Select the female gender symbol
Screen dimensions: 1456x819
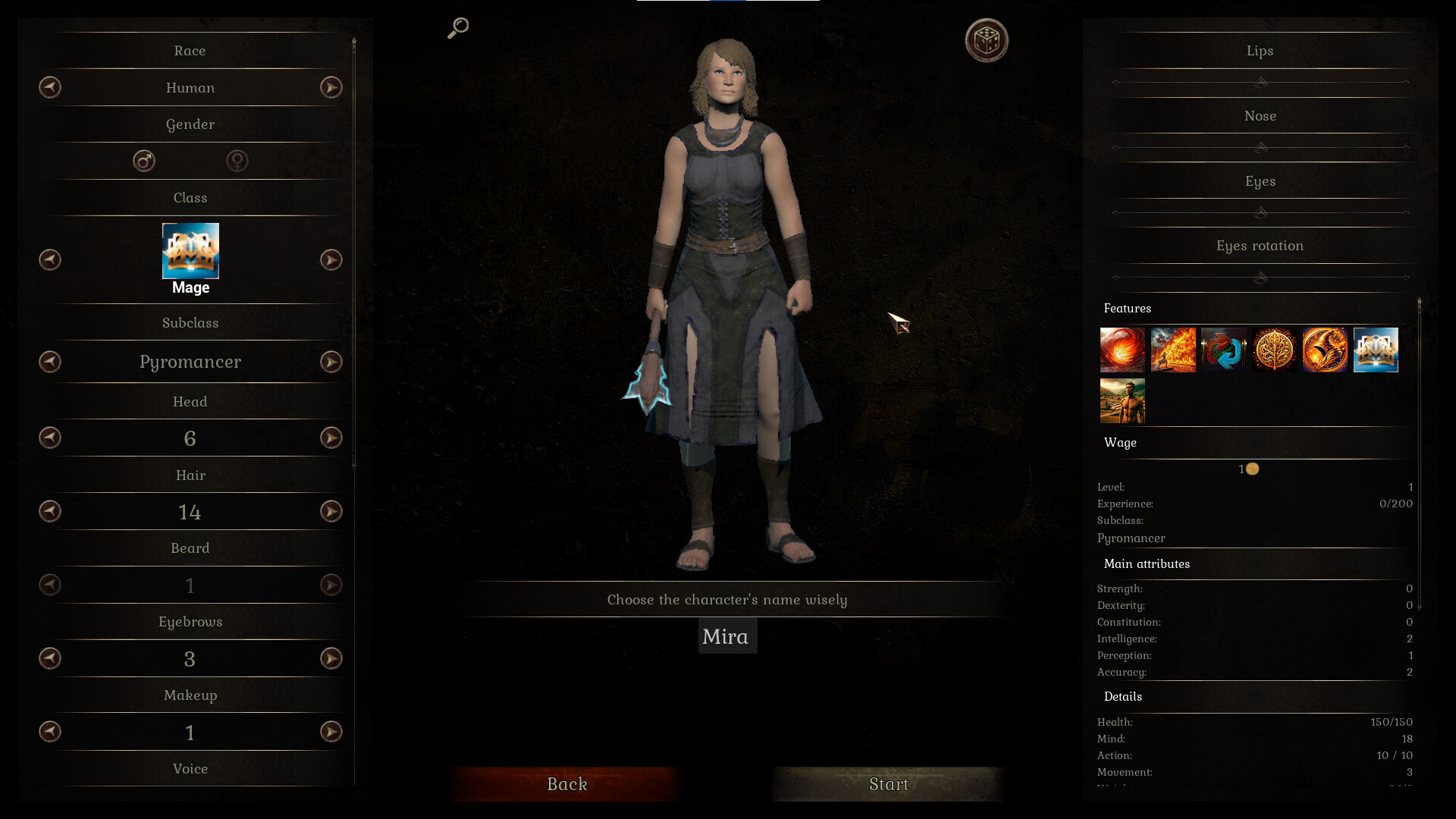pyautogui.click(x=237, y=161)
